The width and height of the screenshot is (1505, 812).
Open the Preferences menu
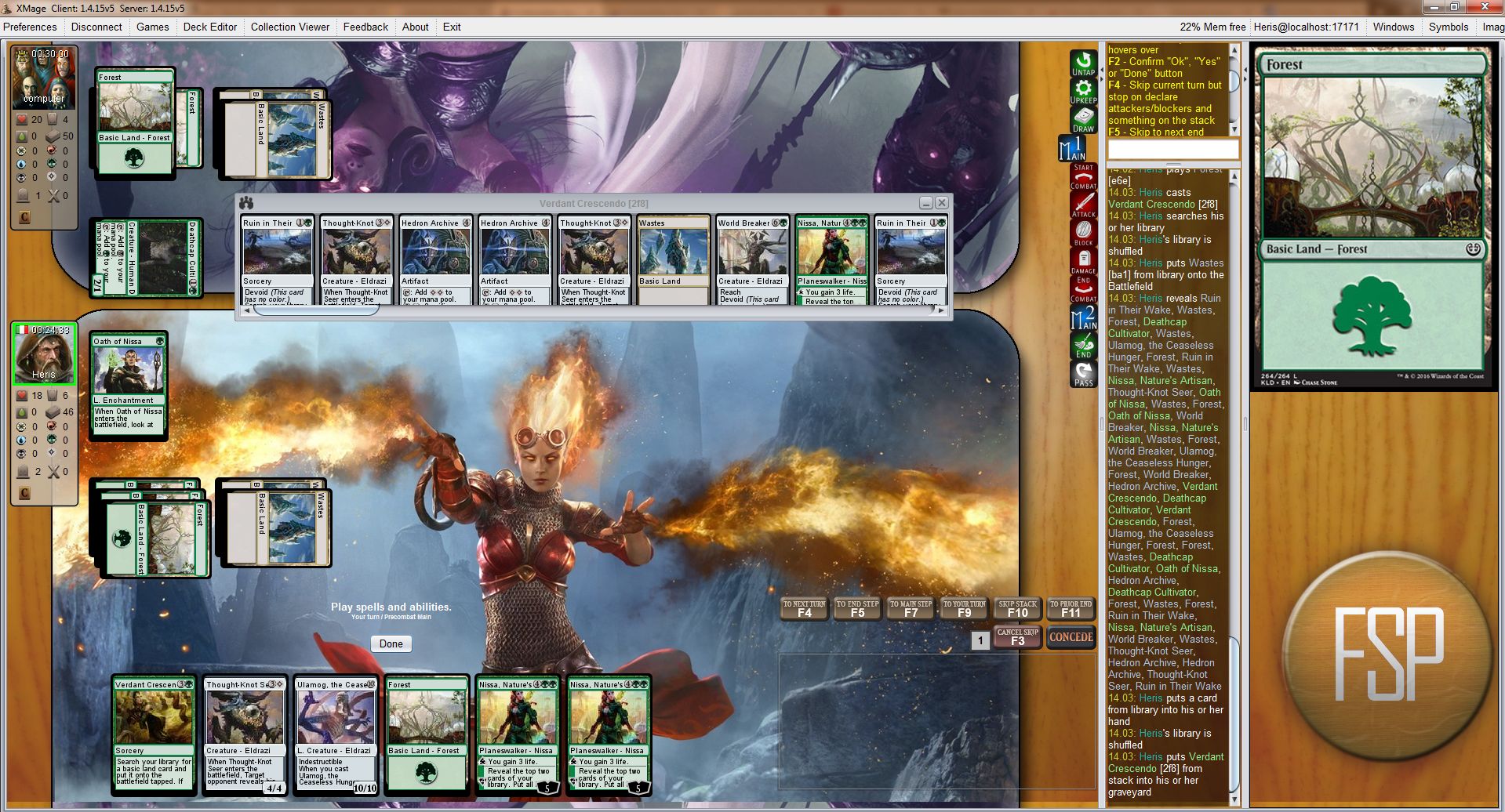pos(30,27)
